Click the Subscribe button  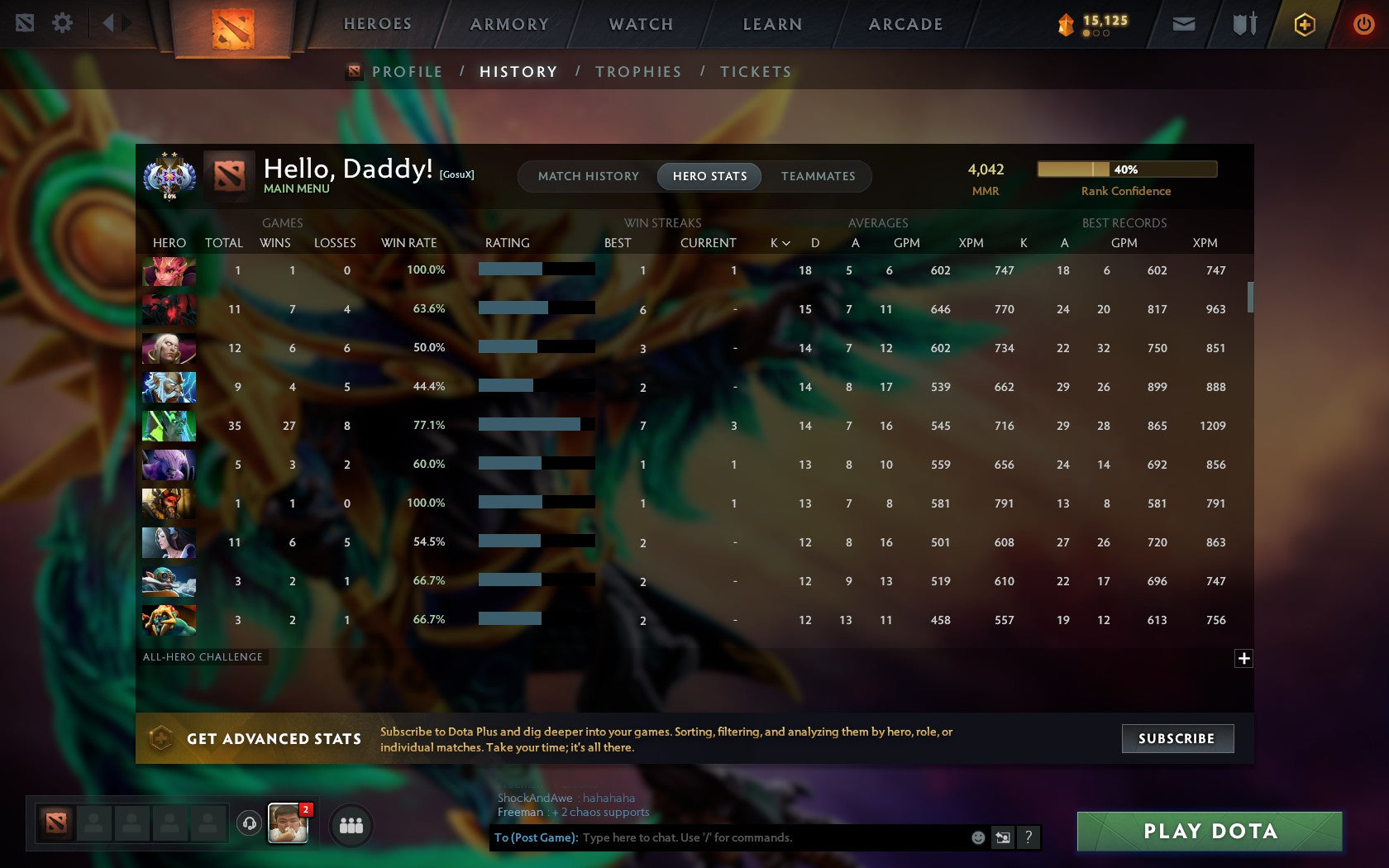point(1177,738)
